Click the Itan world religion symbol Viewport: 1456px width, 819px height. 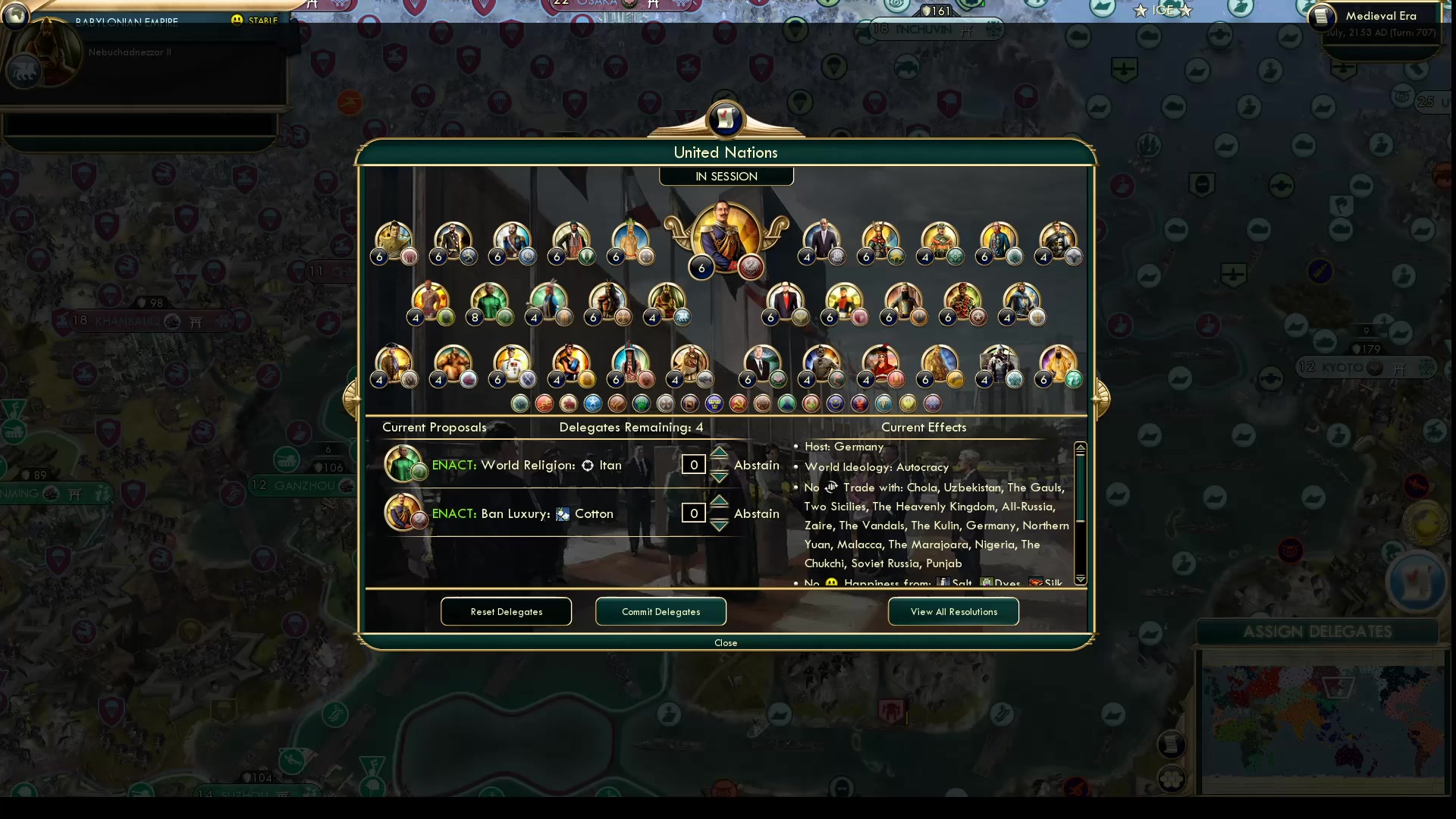click(588, 466)
